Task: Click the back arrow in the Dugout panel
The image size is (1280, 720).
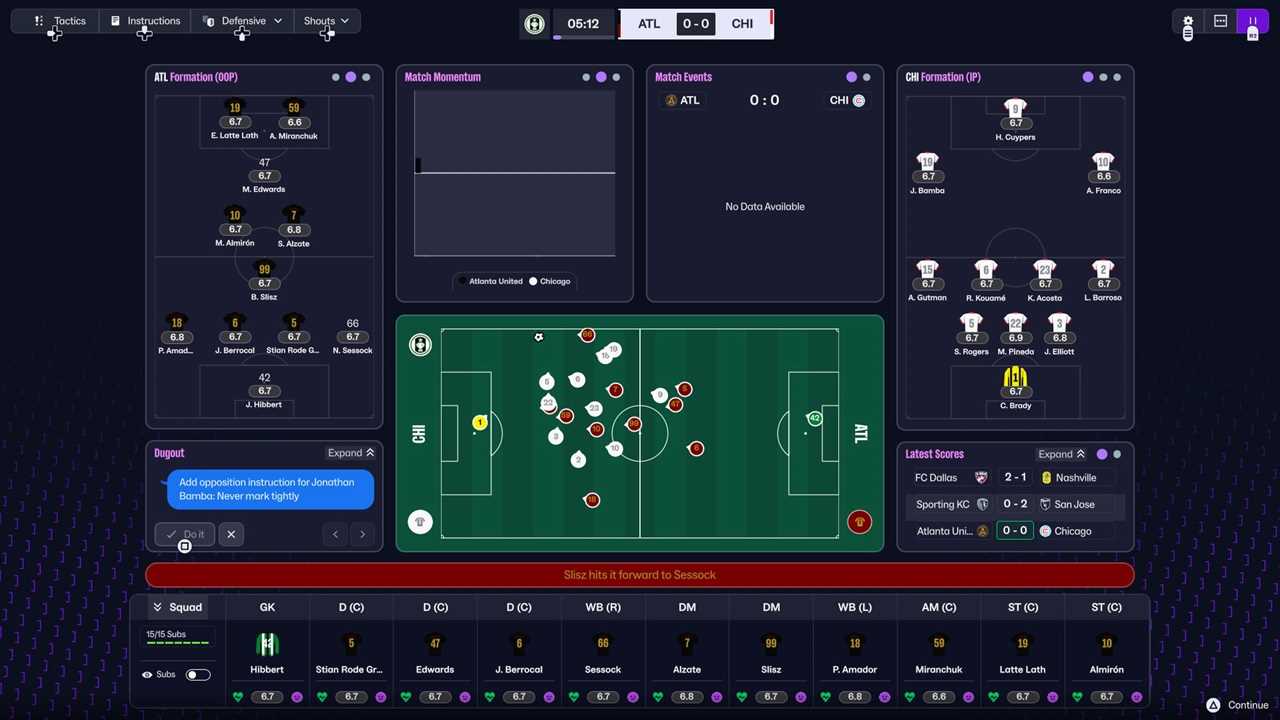Action: click(x=335, y=534)
